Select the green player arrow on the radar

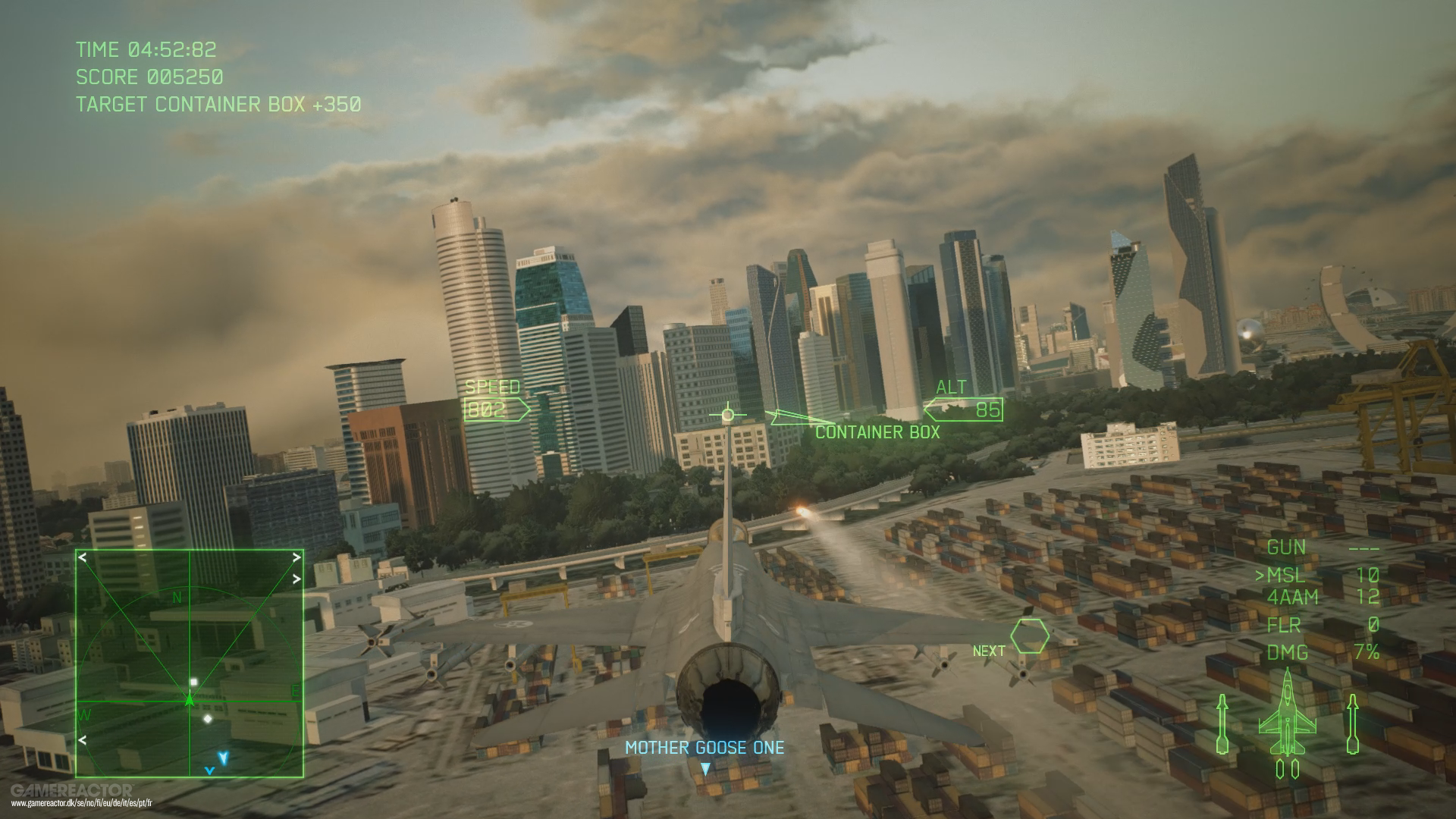190,701
